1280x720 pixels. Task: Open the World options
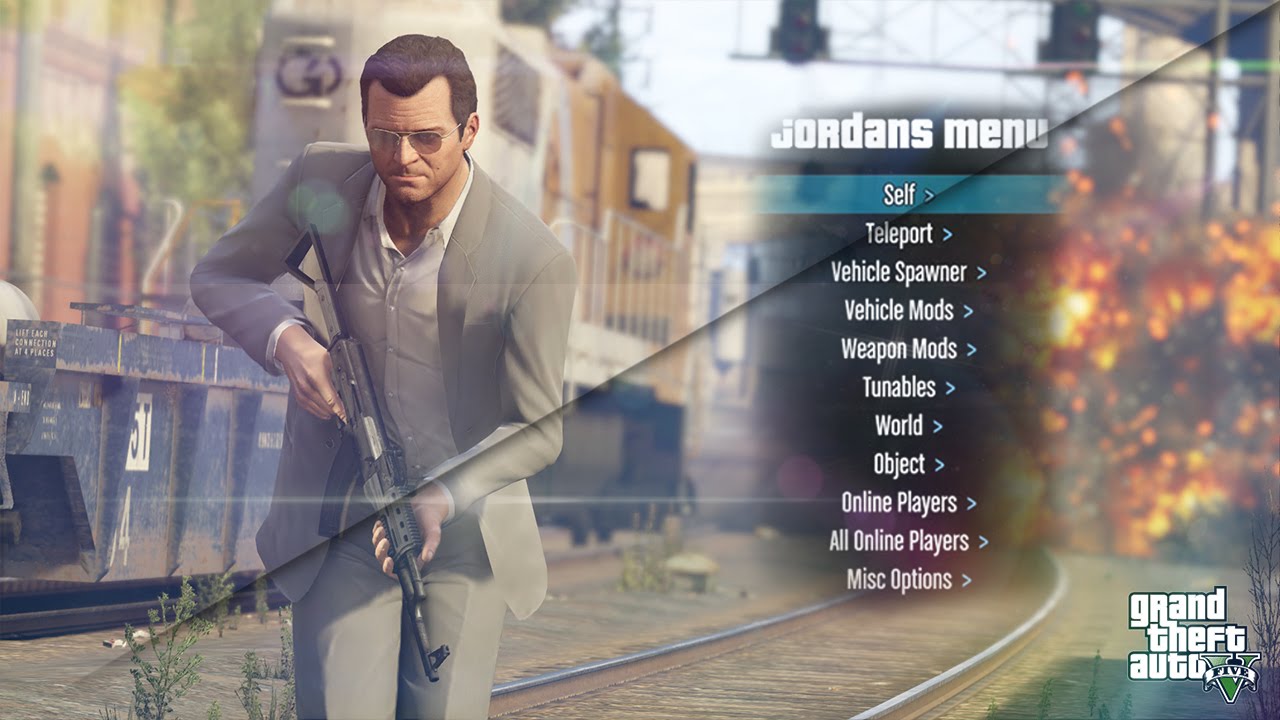click(907, 426)
